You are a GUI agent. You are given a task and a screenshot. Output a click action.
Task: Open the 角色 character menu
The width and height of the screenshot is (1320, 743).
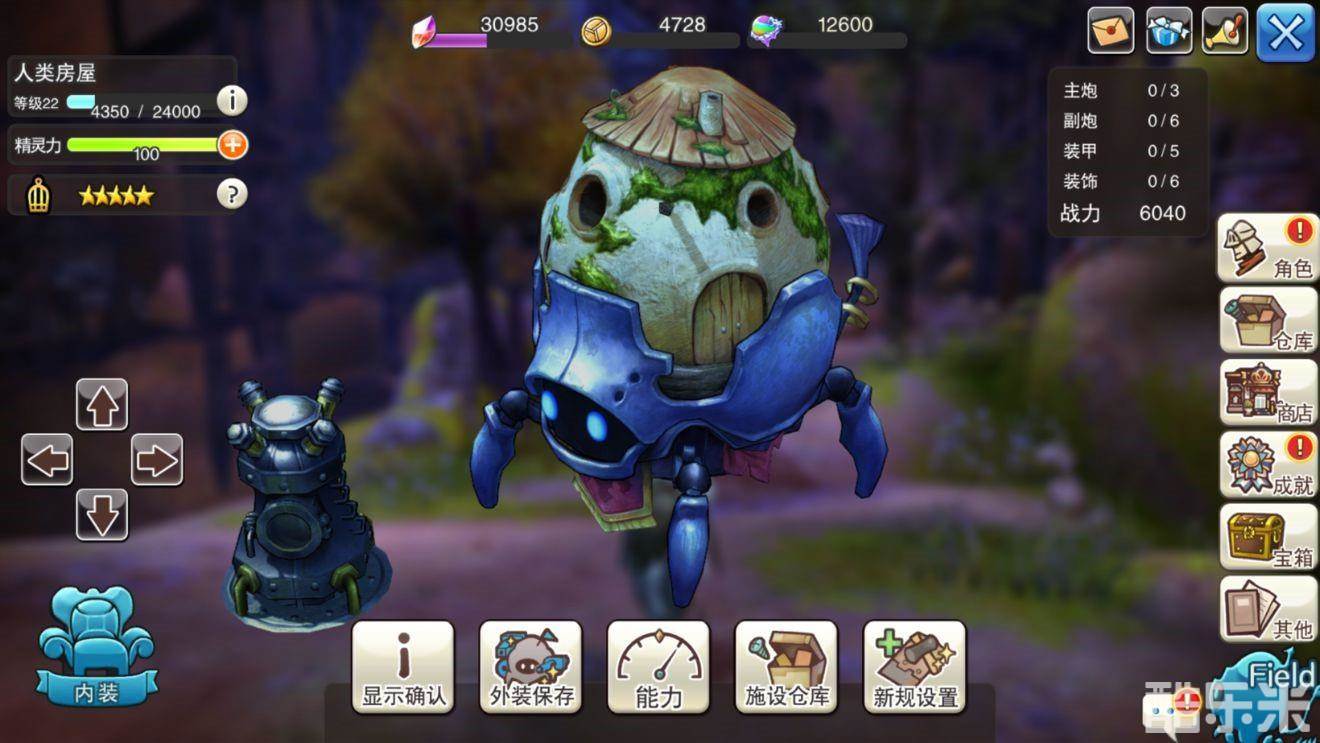[1268, 248]
